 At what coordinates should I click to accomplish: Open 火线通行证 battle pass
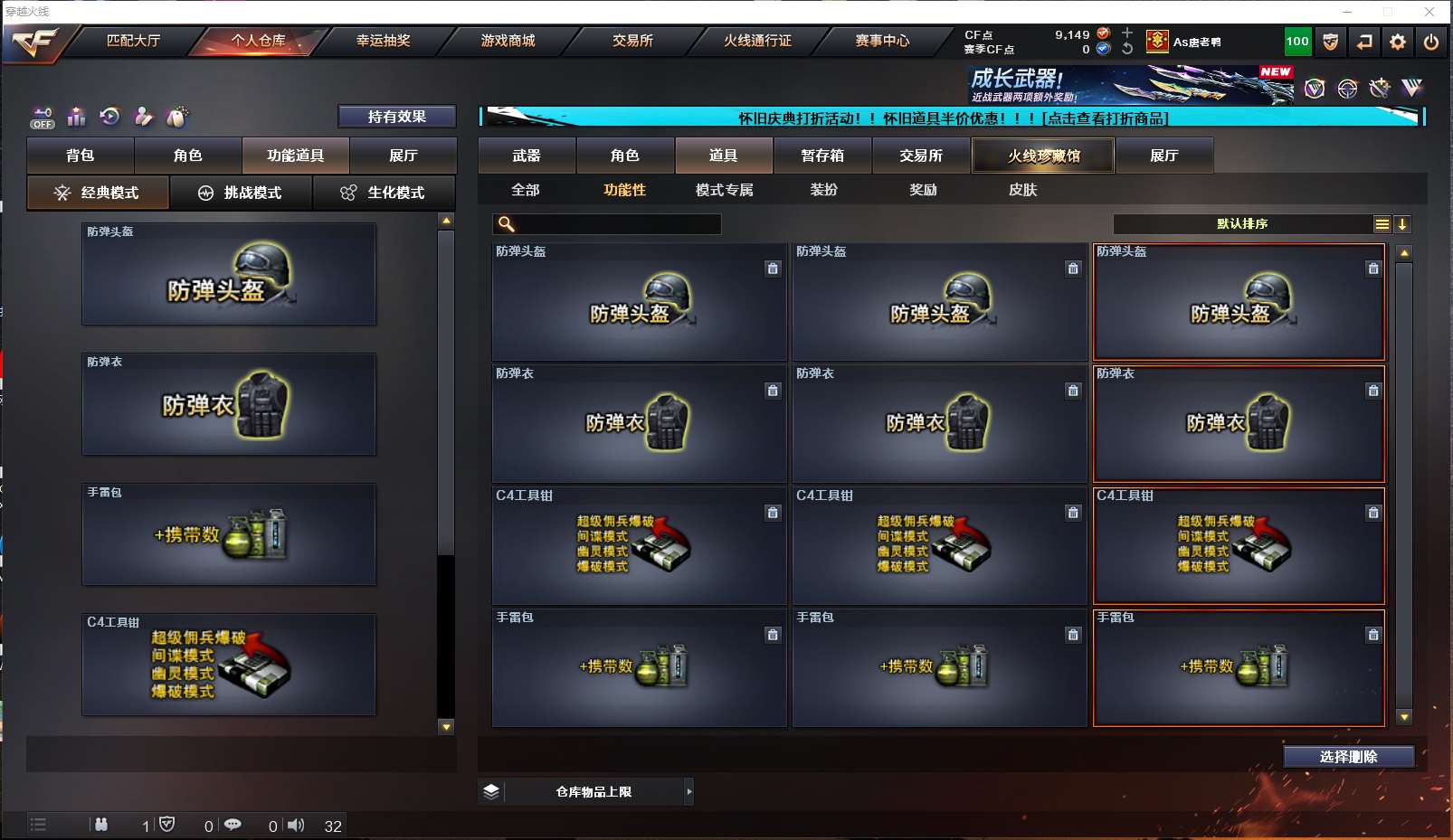click(757, 41)
